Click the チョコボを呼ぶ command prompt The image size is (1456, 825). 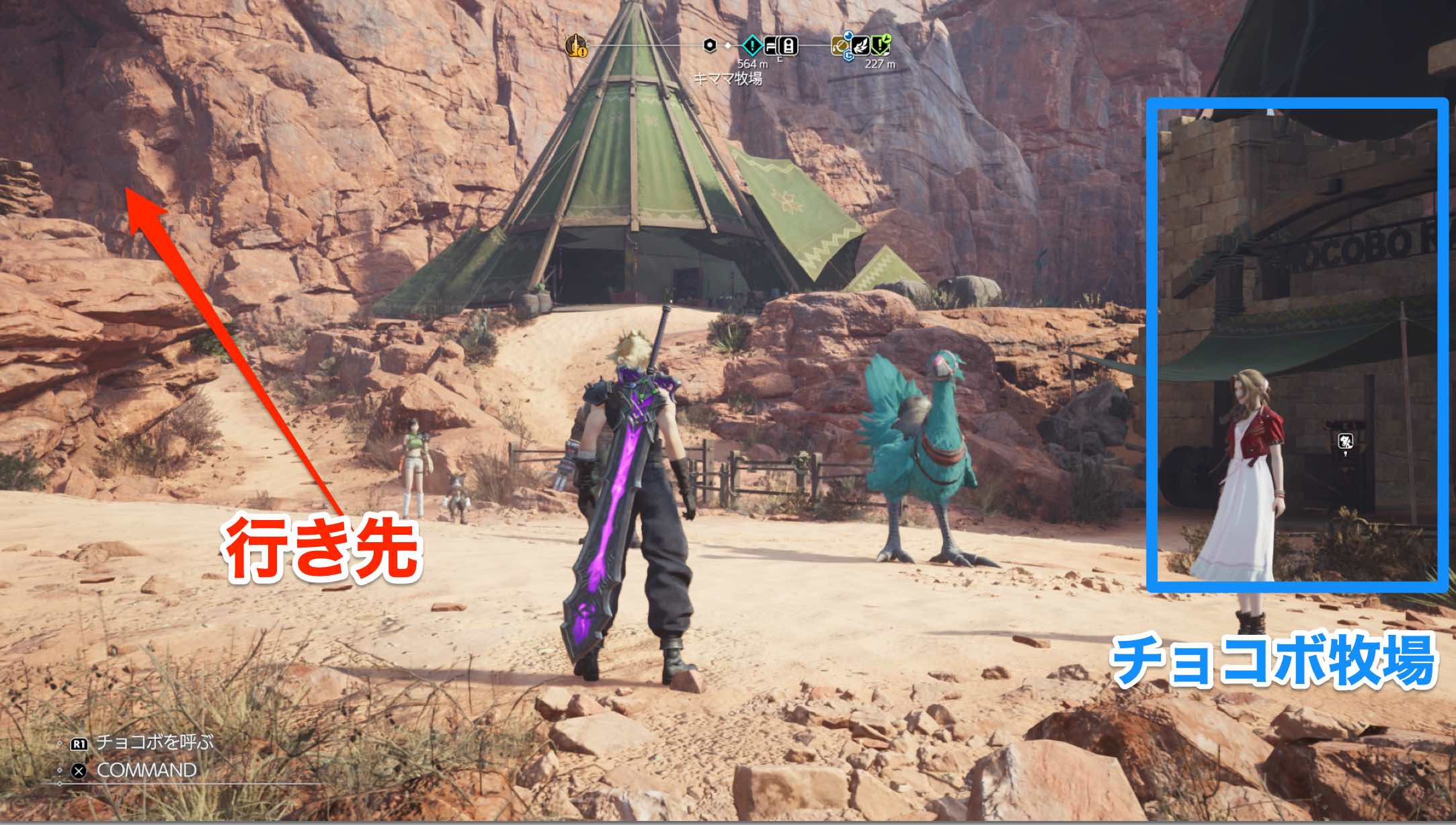[x=155, y=742]
